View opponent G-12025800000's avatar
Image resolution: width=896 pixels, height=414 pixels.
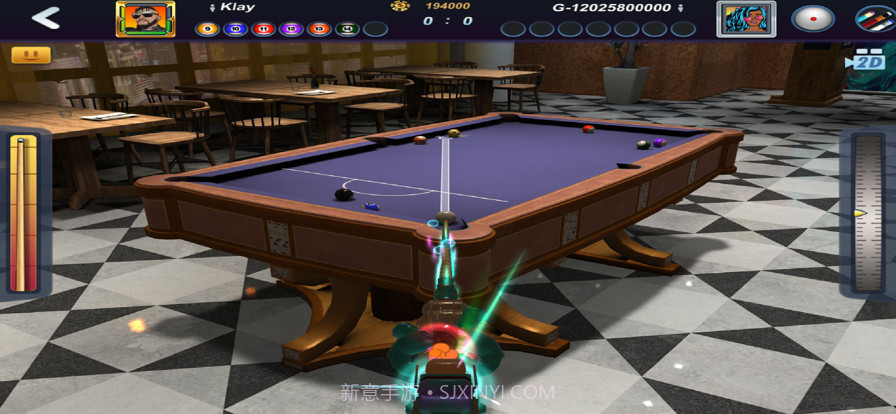(x=739, y=18)
